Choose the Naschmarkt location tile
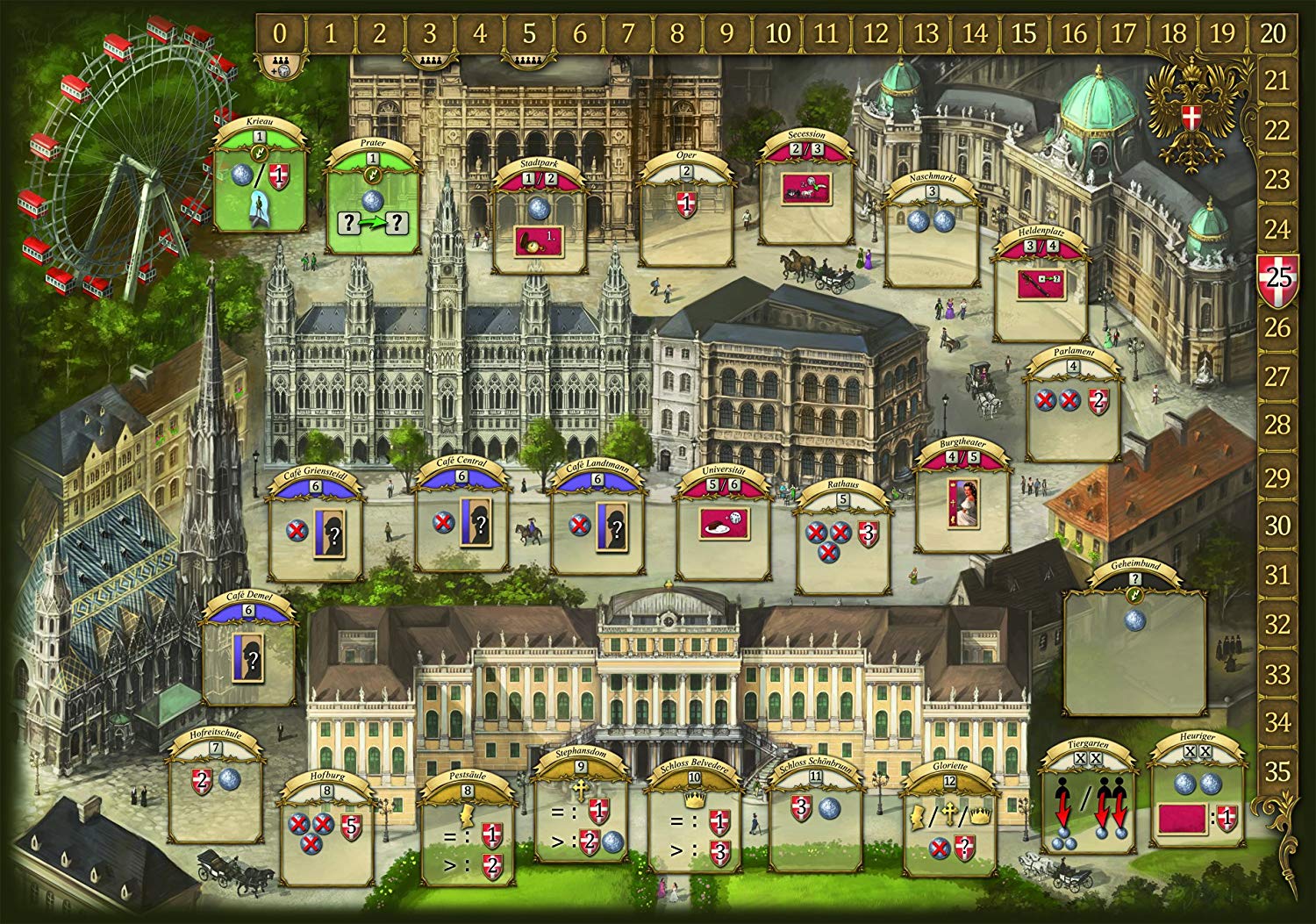 tap(930, 235)
